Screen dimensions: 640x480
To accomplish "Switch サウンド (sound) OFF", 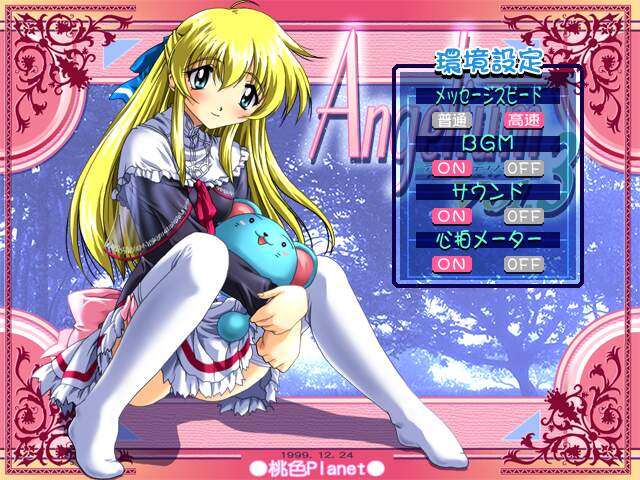I will click(x=522, y=216).
